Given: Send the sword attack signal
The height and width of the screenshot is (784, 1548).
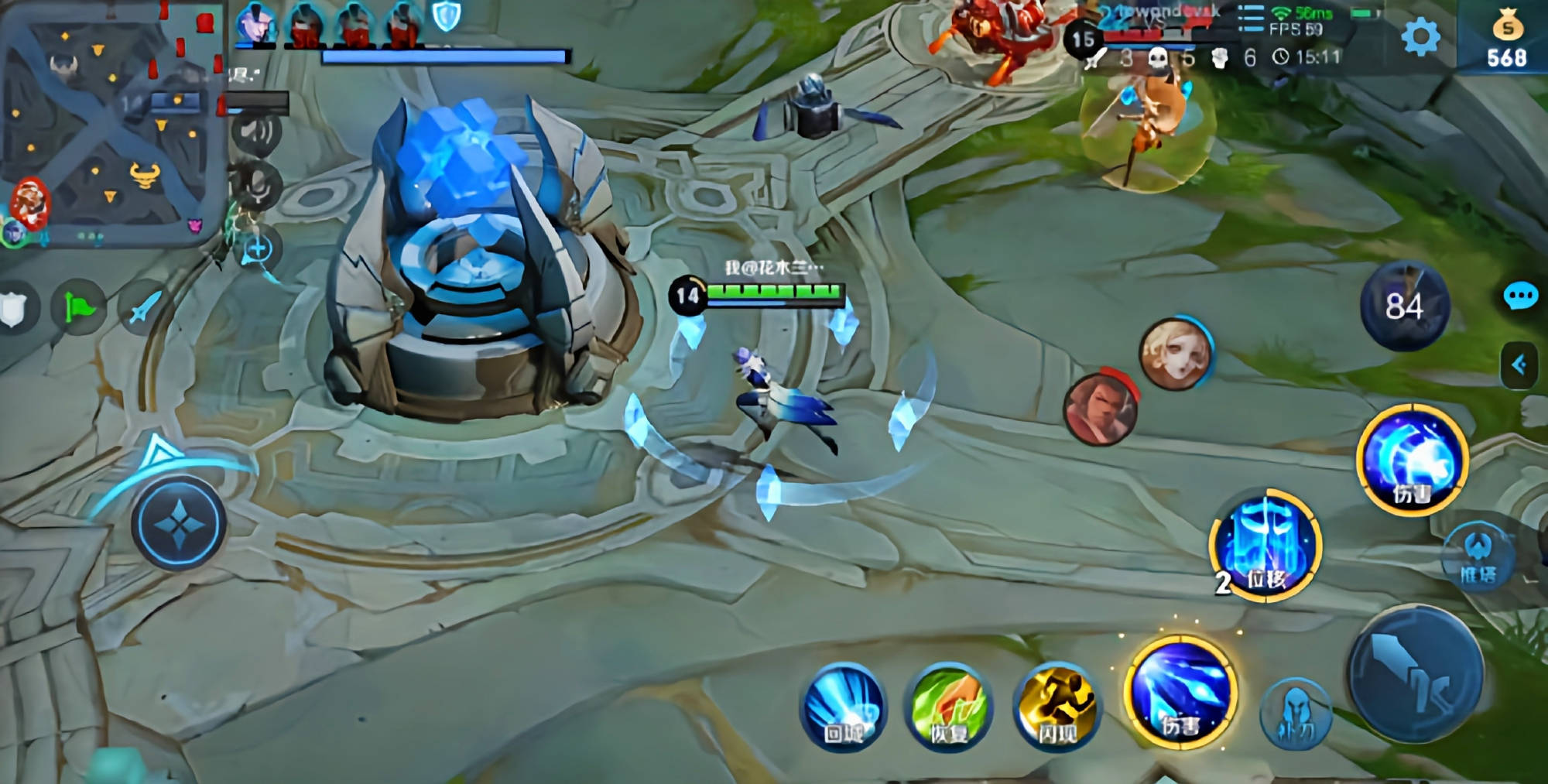Looking at the screenshot, I should coord(143,308).
